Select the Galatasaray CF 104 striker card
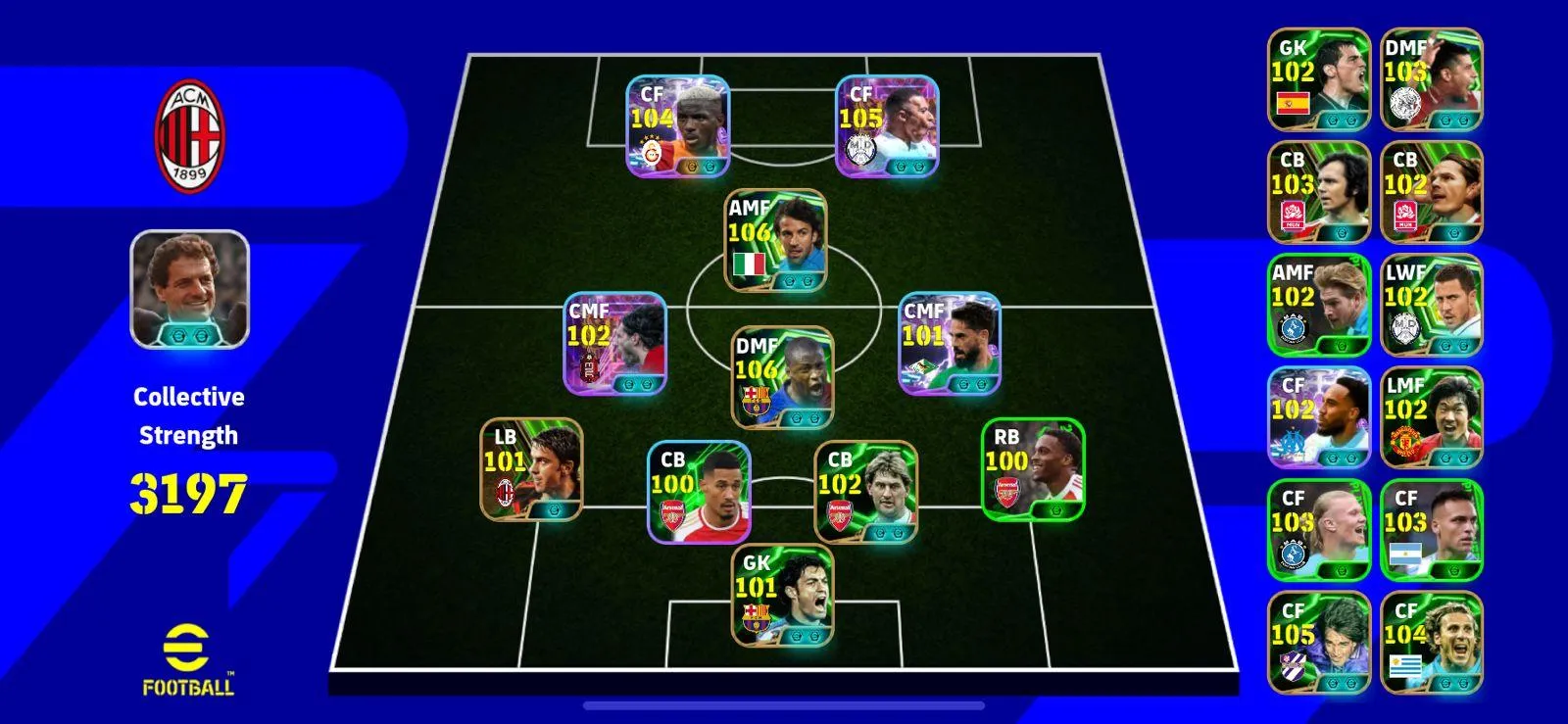This screenshot has height=724, width=1568. pos(678,126)
